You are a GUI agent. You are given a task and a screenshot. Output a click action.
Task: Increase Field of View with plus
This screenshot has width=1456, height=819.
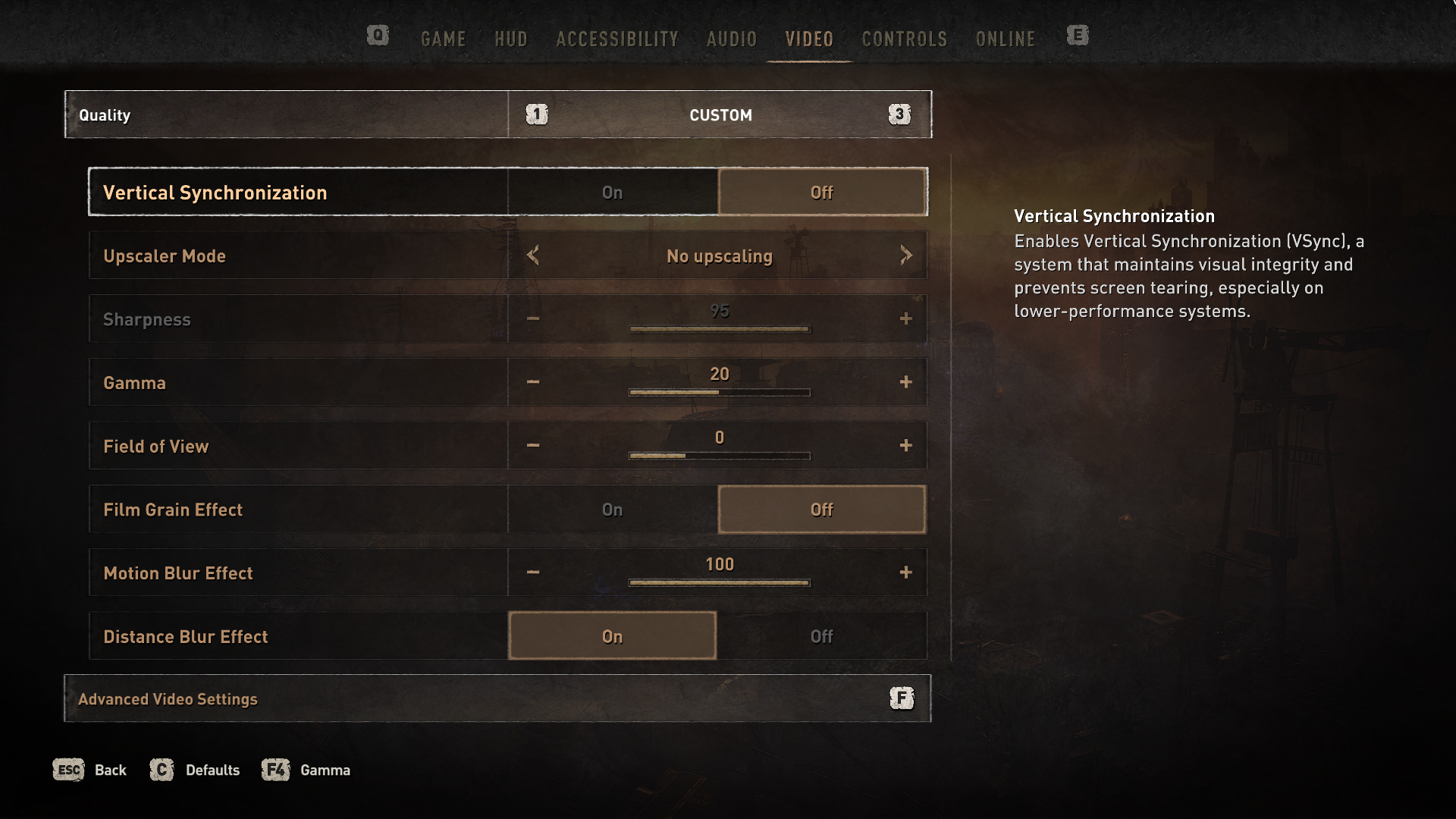coord(905,446)
